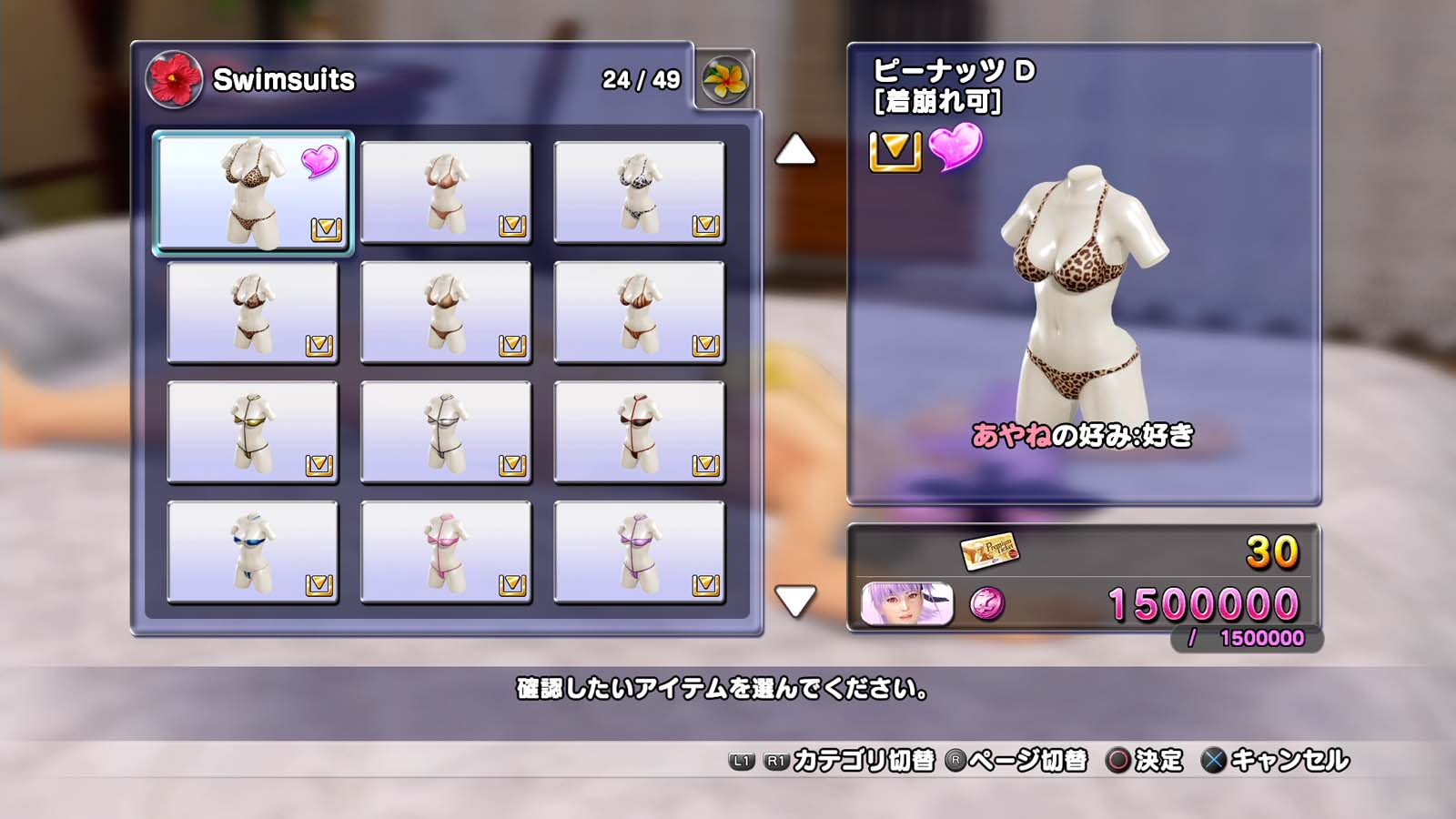Select the gold sling swimsuit

tap(253, 431)
